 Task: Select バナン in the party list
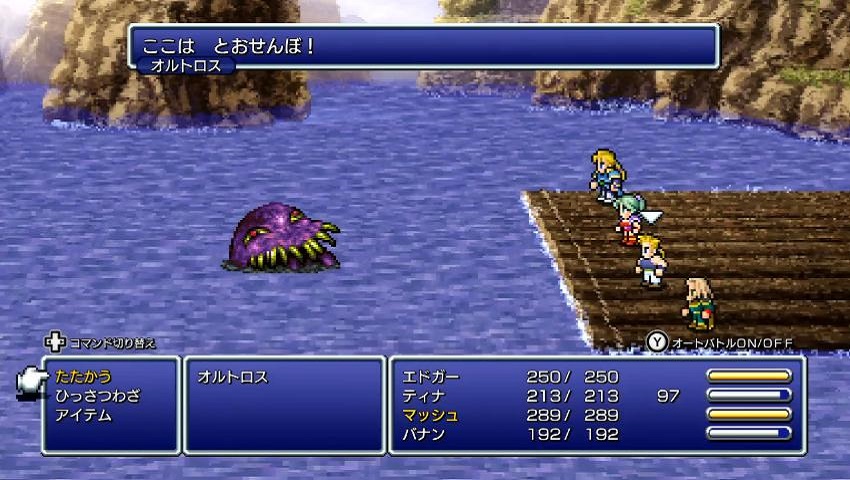pyautogui.click(x=423, y=434)
